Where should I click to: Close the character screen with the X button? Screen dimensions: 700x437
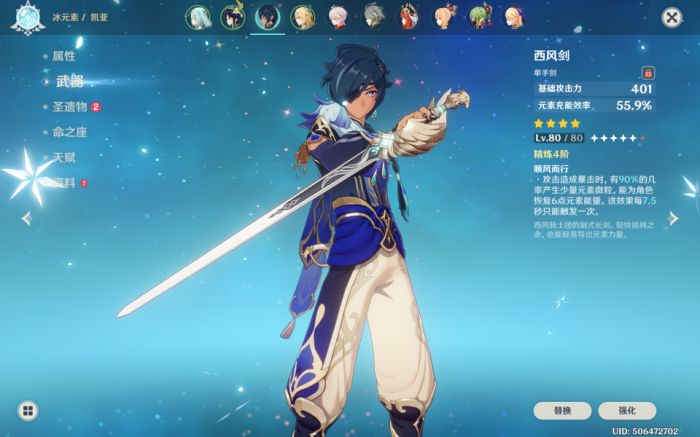click(x=671, y=17)
